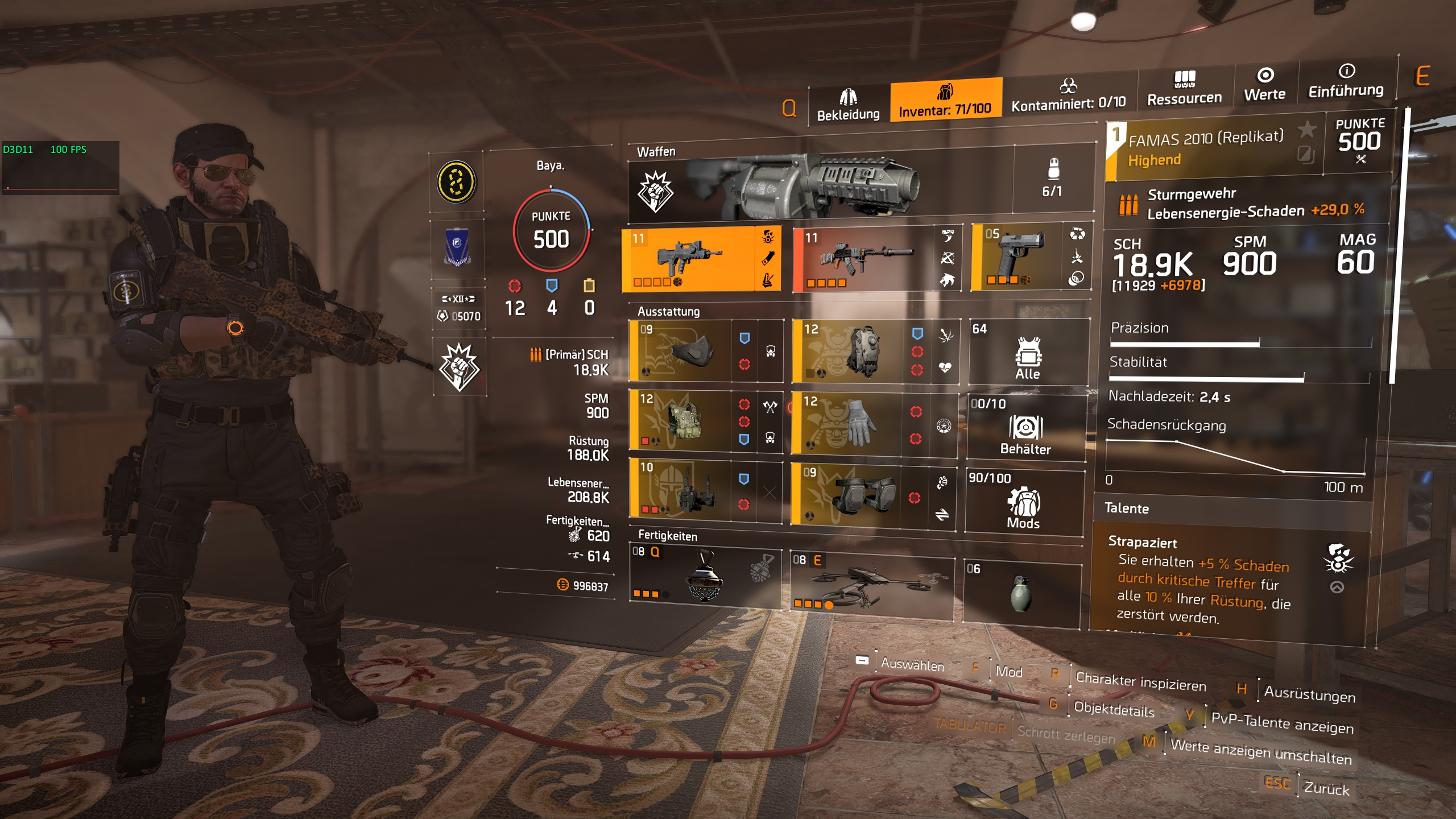Switch to the Werte tab
1456x819 pixels.
click(1264, 85)
